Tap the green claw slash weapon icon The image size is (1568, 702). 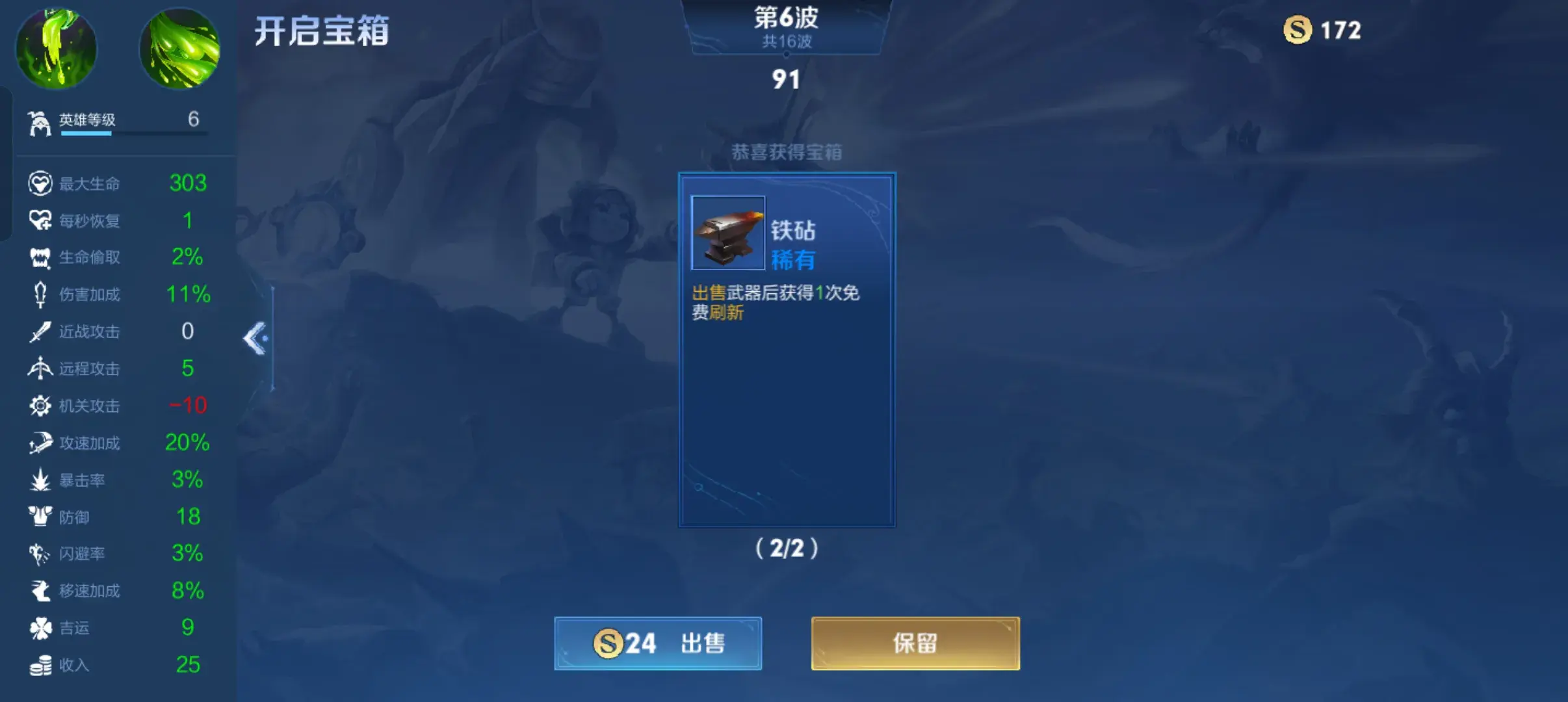[180, 48]
